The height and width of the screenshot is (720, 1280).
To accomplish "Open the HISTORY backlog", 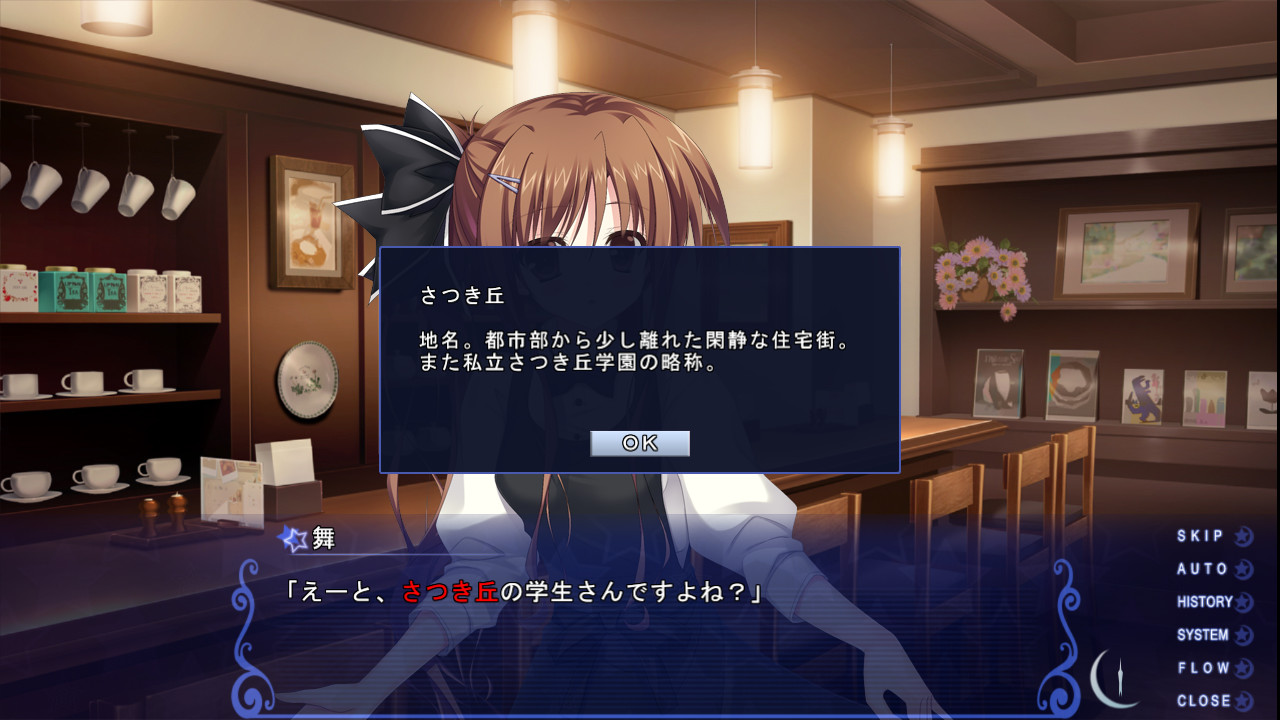I will (1205, 602).
